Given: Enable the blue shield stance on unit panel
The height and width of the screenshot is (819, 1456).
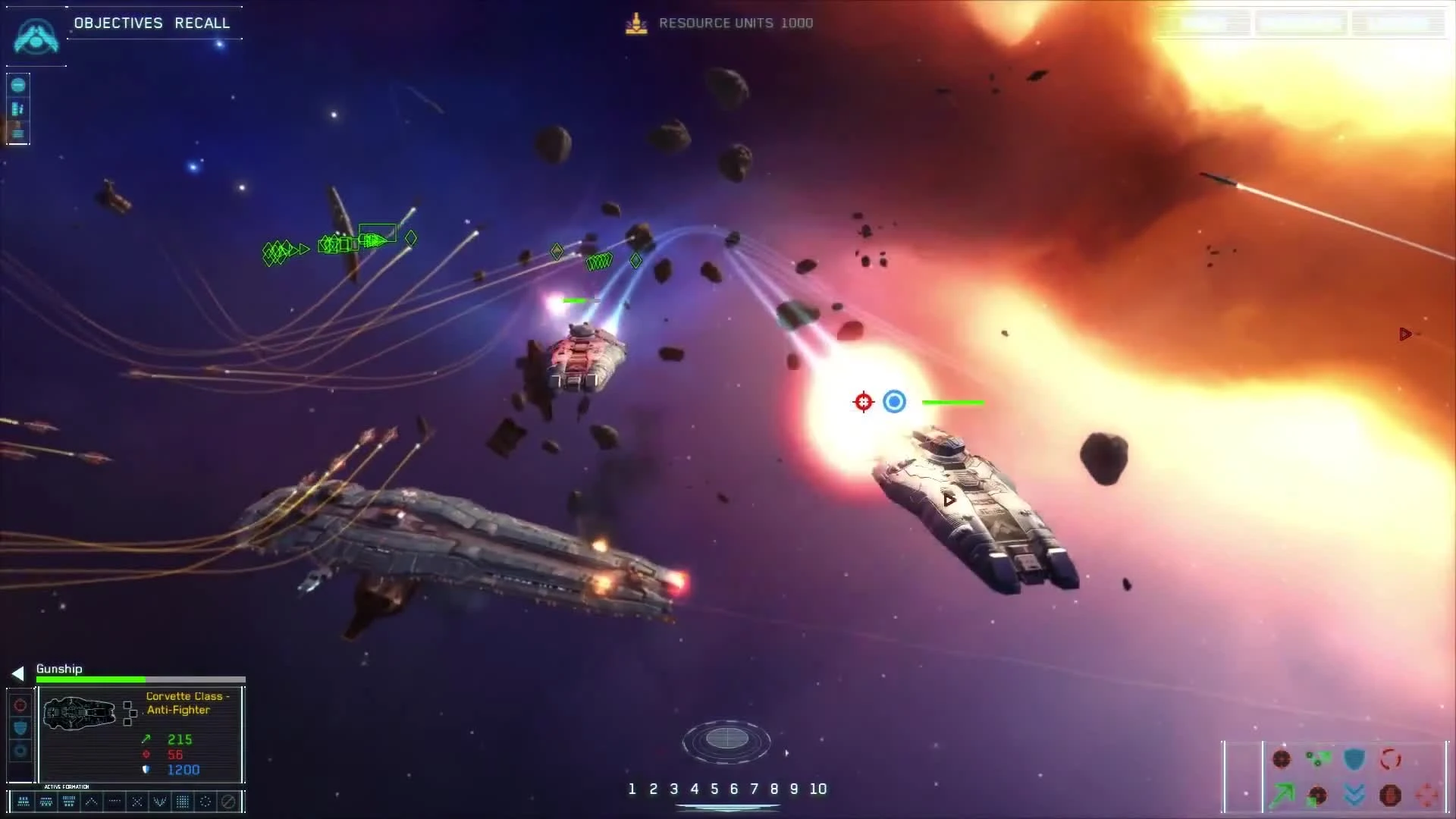Looking at the screenshot, I should point(20,726).
